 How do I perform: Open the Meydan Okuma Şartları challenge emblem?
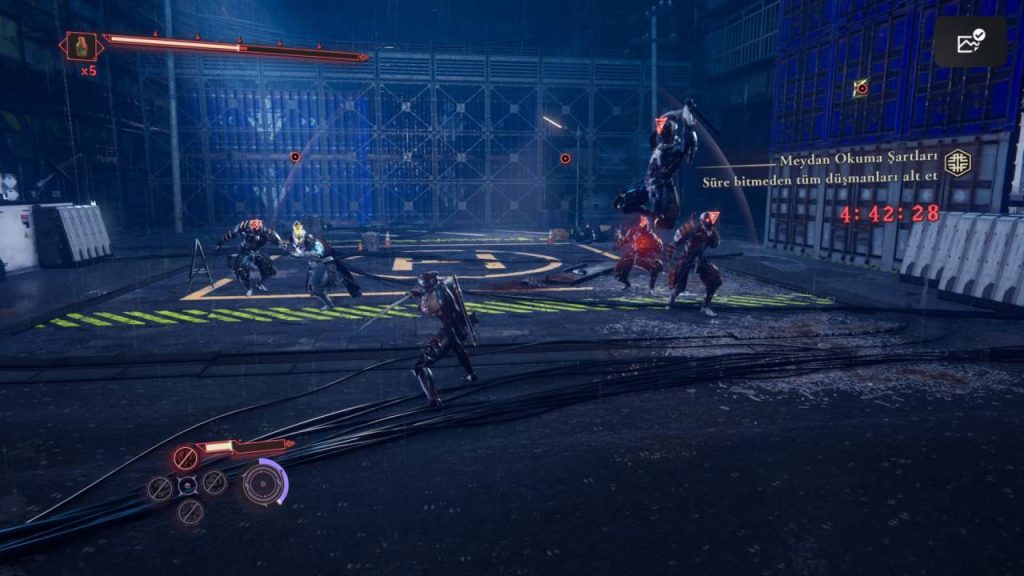coord(958,162)
